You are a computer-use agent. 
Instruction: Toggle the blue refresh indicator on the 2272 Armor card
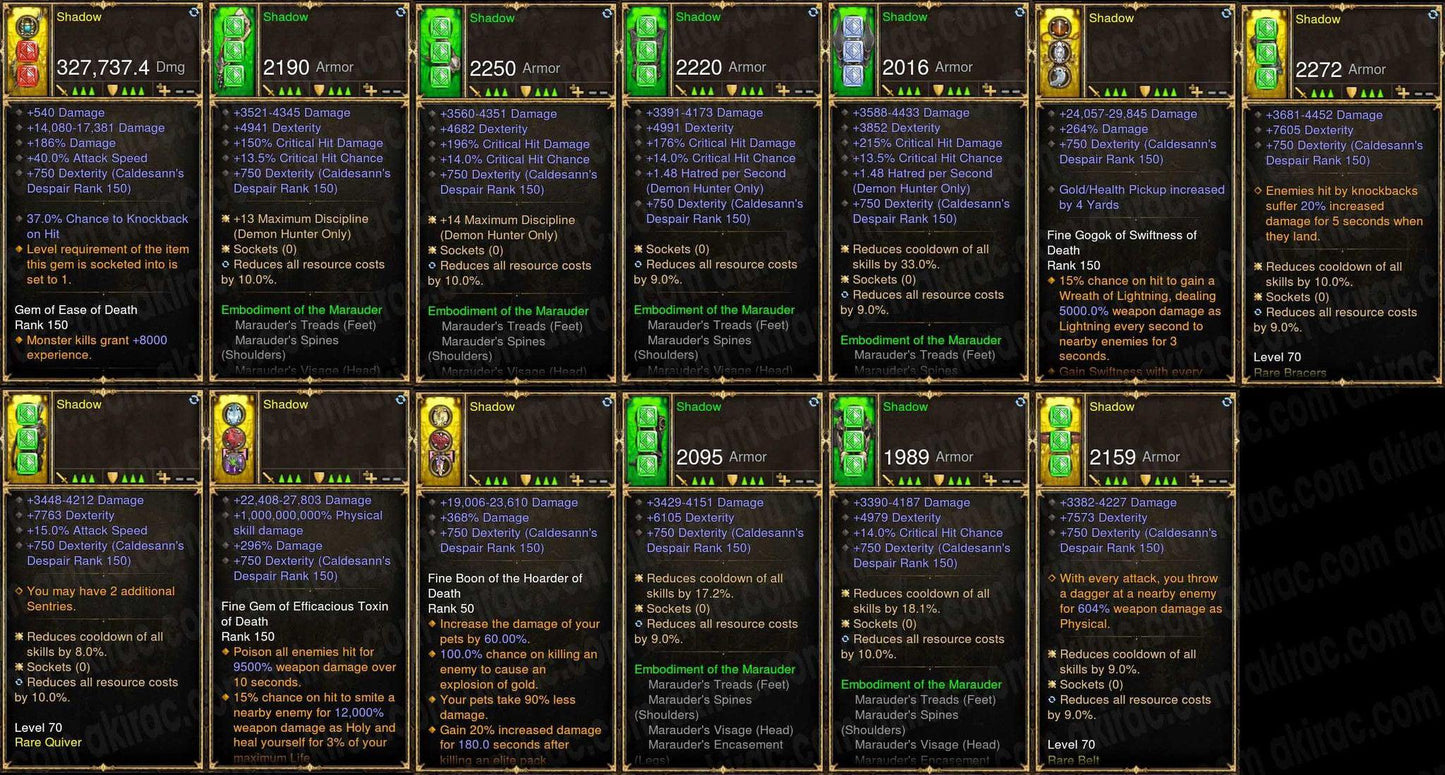[x=1433, y=15]
